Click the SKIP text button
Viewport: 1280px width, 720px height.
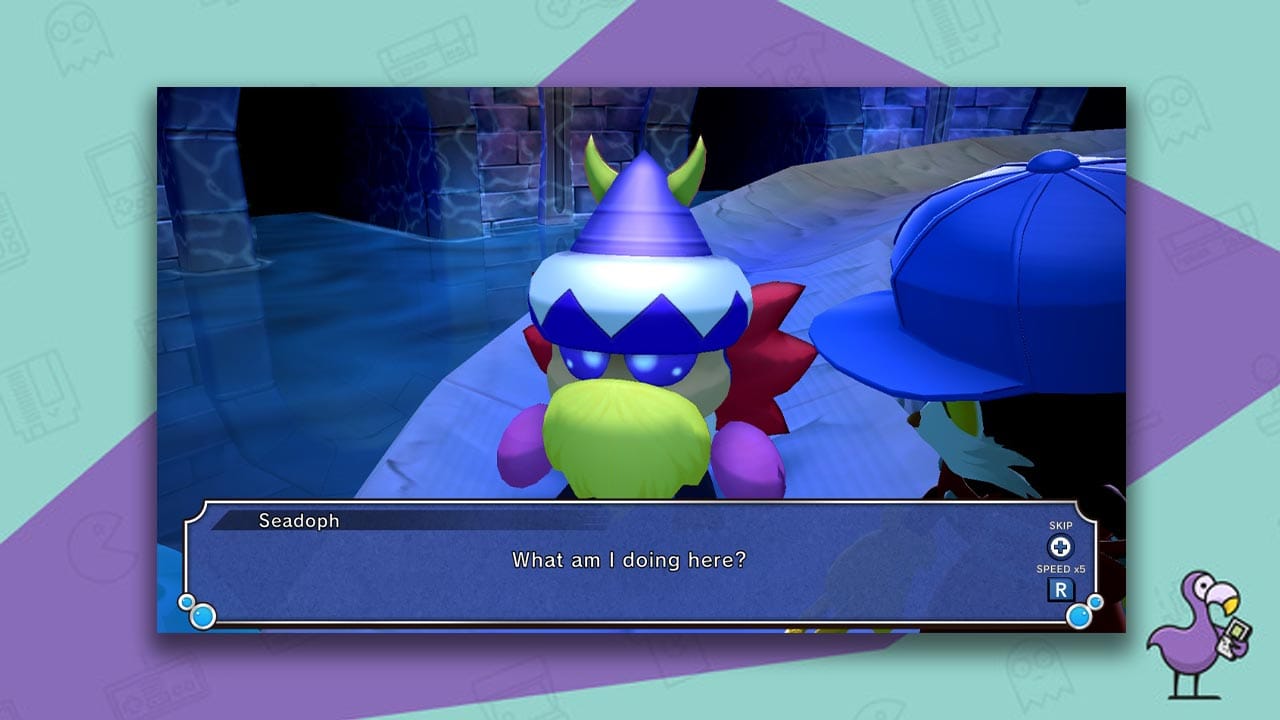[x=1059, y=525]
